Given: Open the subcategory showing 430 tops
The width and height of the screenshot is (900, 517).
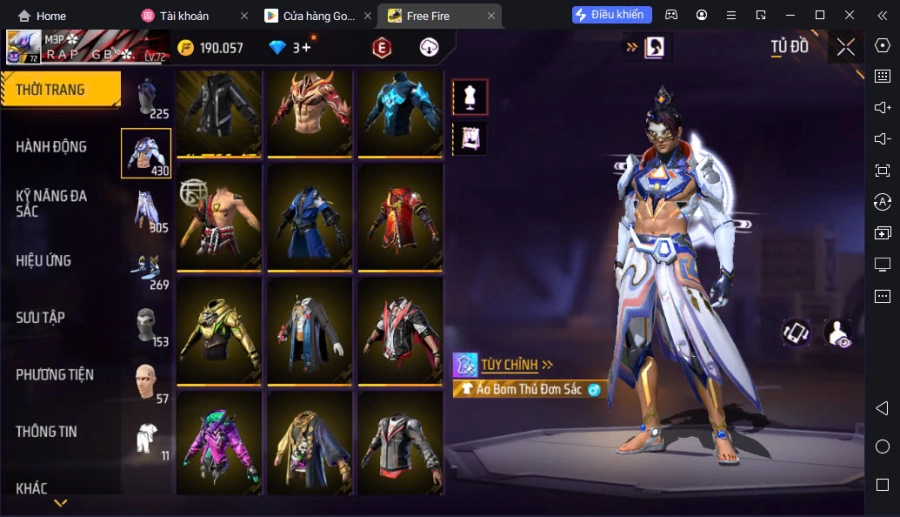Looking at the screenshot, I should pos(146,153).
